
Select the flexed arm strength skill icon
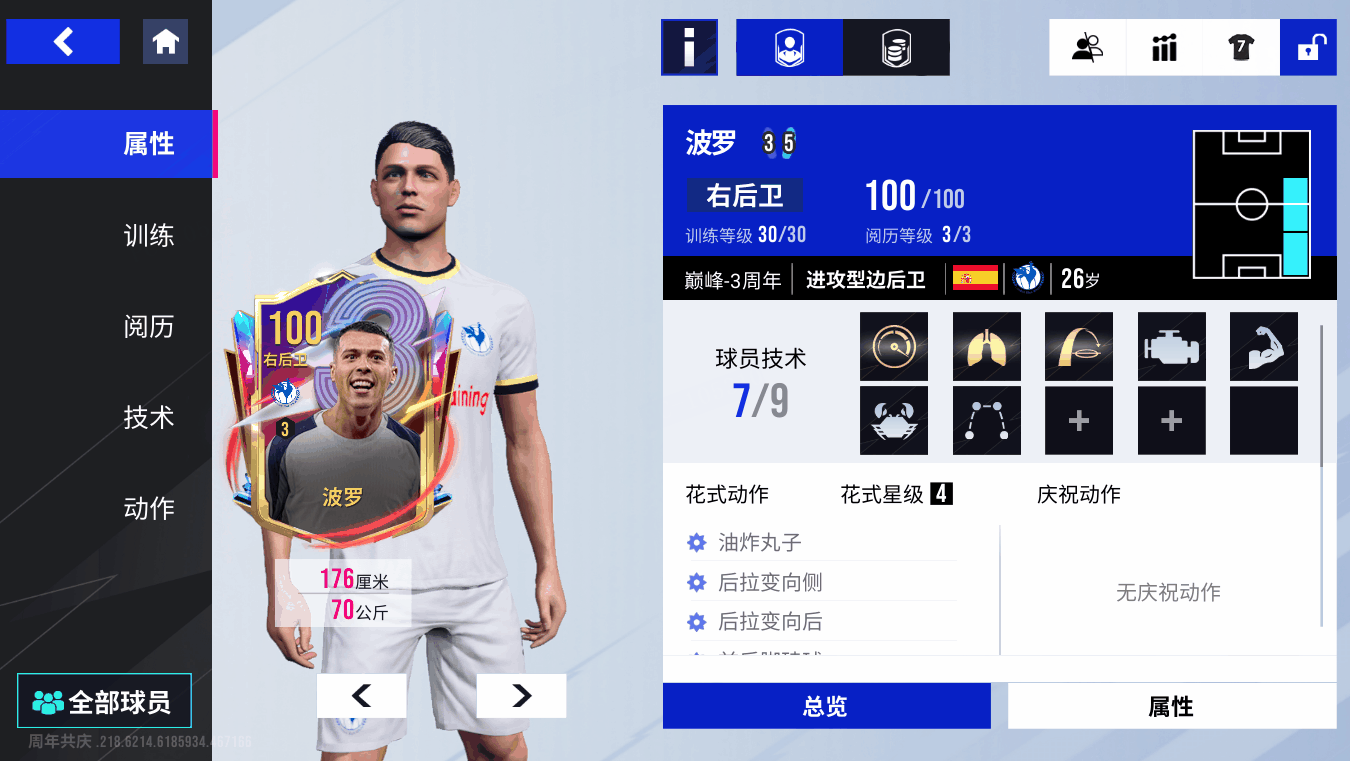(1264, 347)
